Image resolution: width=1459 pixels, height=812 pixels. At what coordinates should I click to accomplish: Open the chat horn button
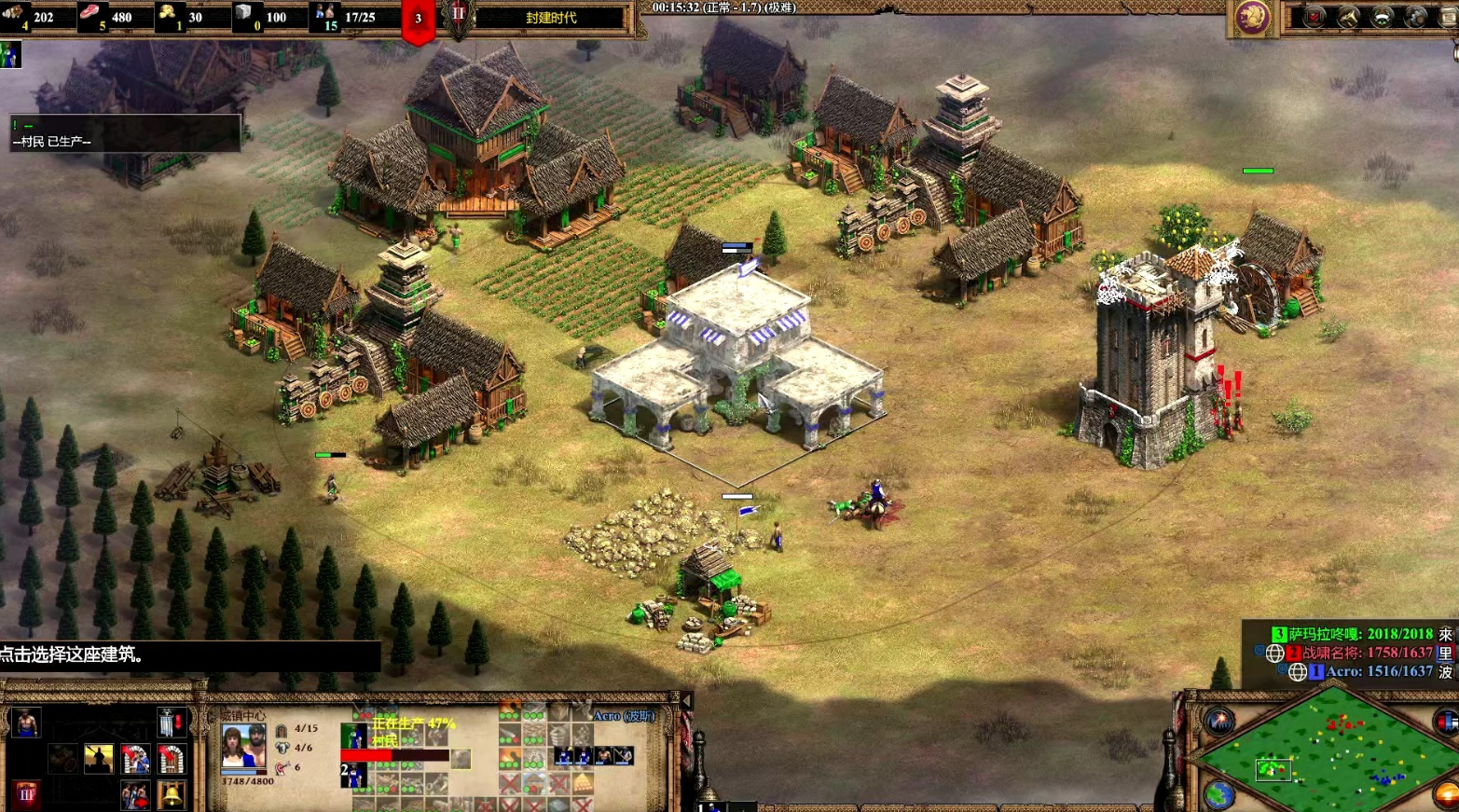[x=1348, y=17]
